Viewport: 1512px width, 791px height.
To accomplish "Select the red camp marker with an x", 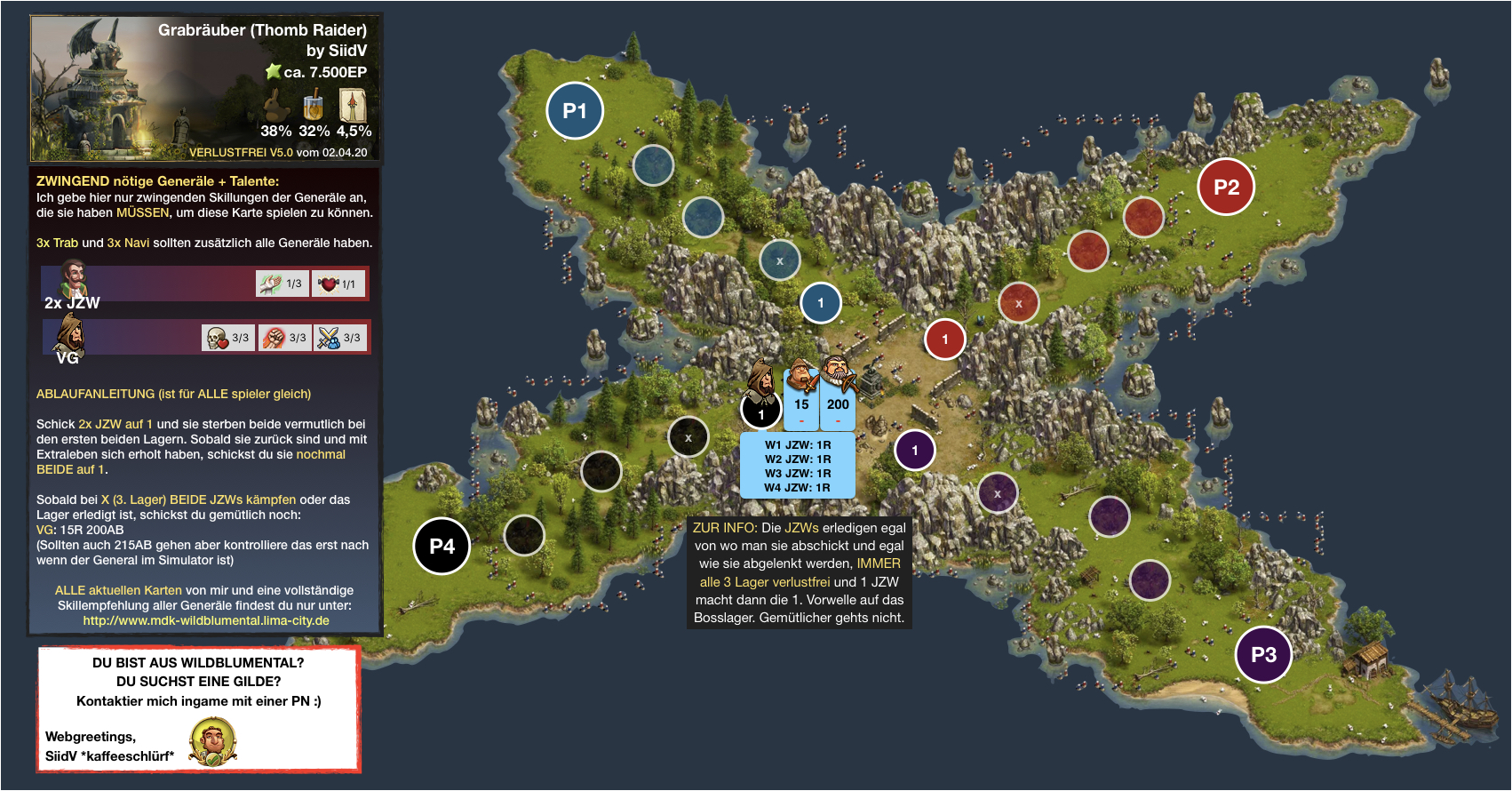I will (1019, 303).
